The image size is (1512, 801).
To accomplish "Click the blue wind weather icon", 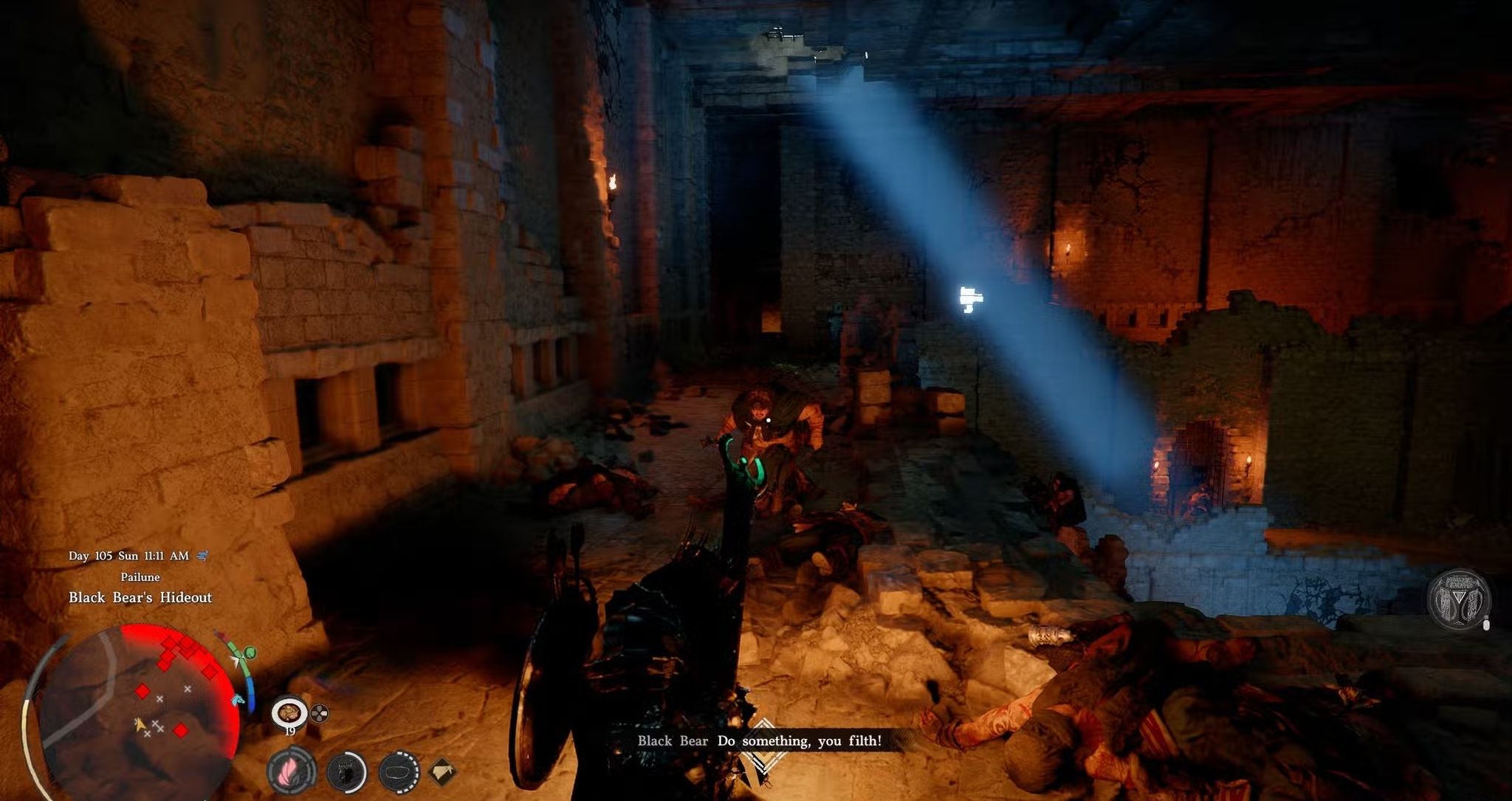I will coord(203,556).
